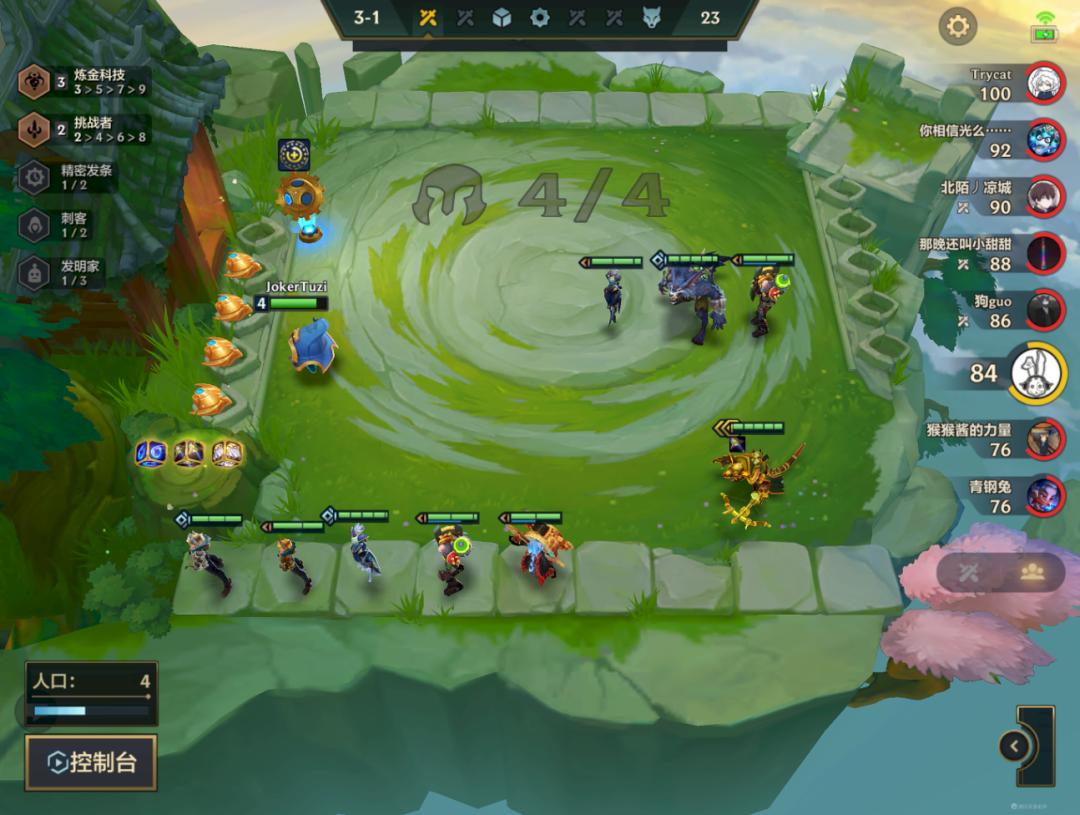Select the 挑战者 trait entry
This screenshot has width=1080, height=815.
coord(85,129)
